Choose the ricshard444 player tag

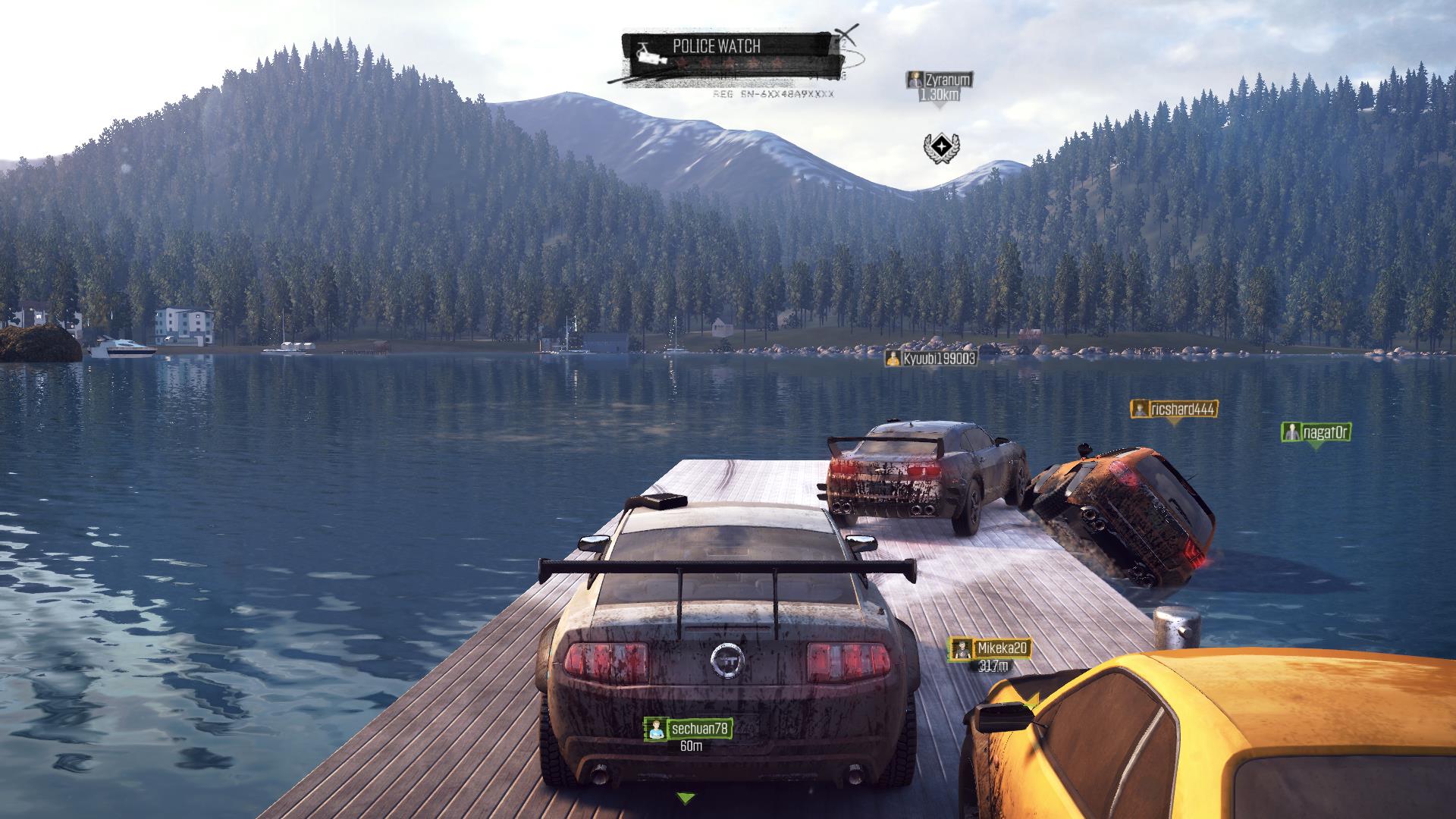click(x=1174, y=409)
